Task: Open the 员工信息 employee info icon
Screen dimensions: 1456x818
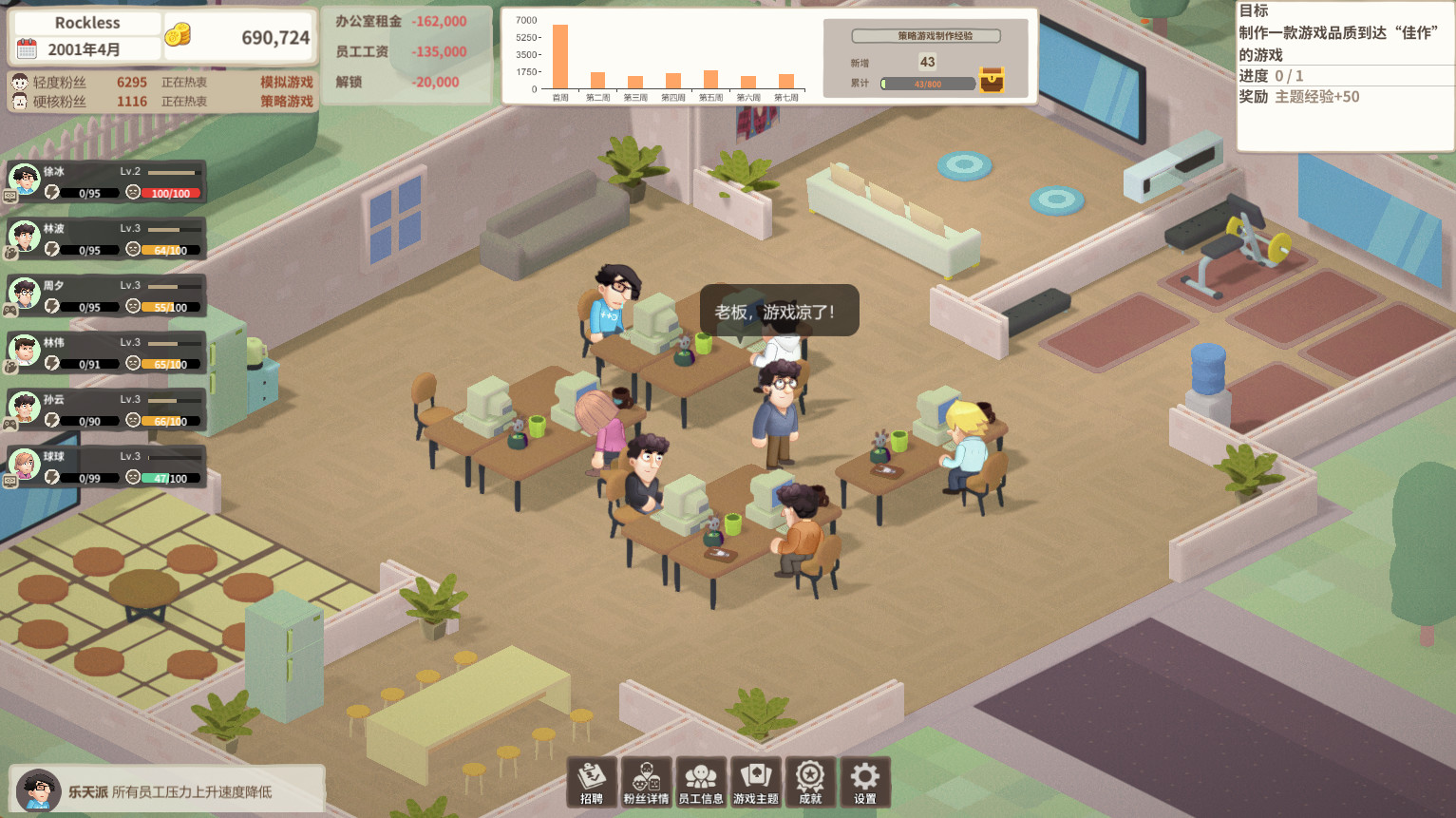Action: tap(701, 781)
